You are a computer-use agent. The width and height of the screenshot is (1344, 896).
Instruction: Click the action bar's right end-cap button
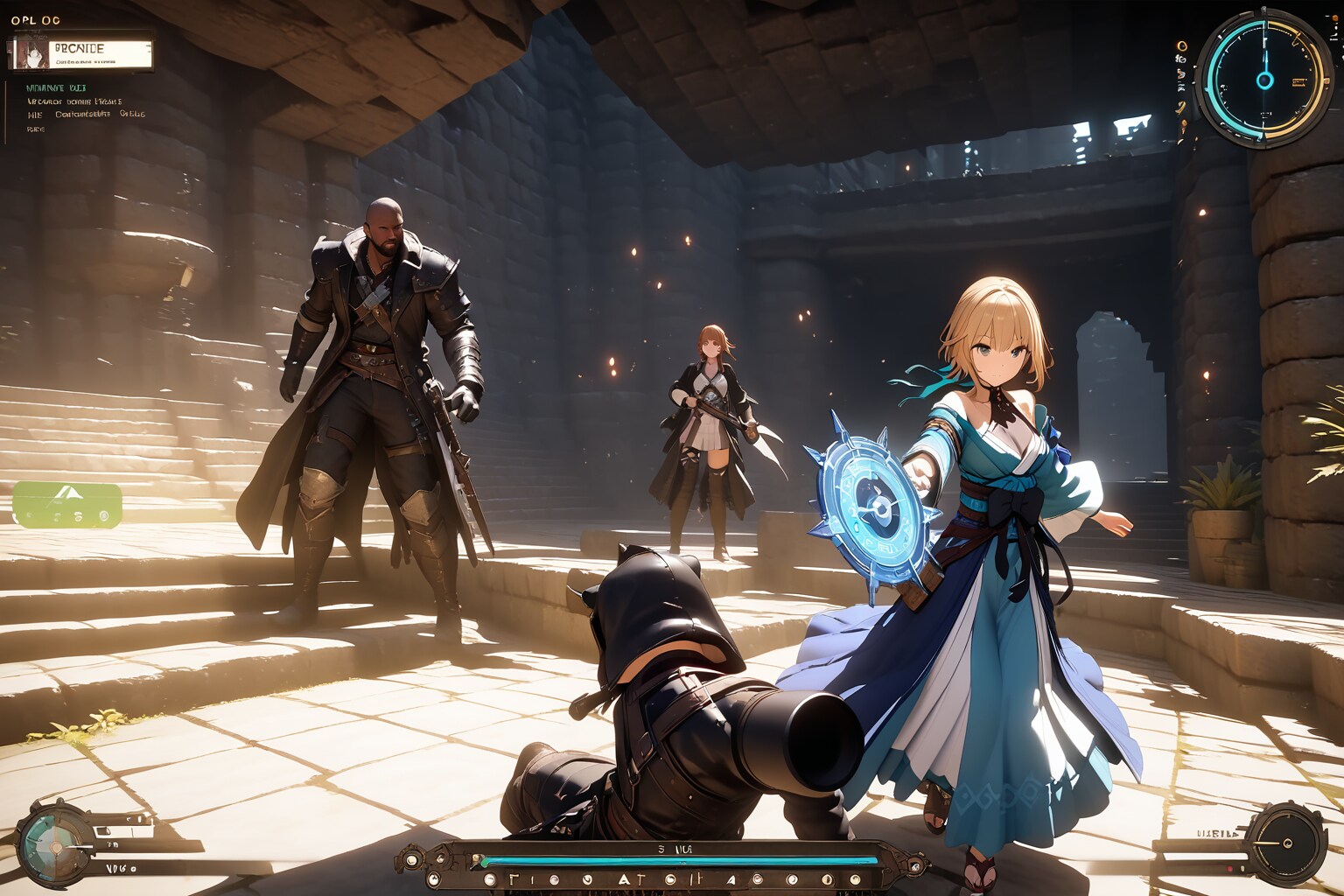coord(915,866)
